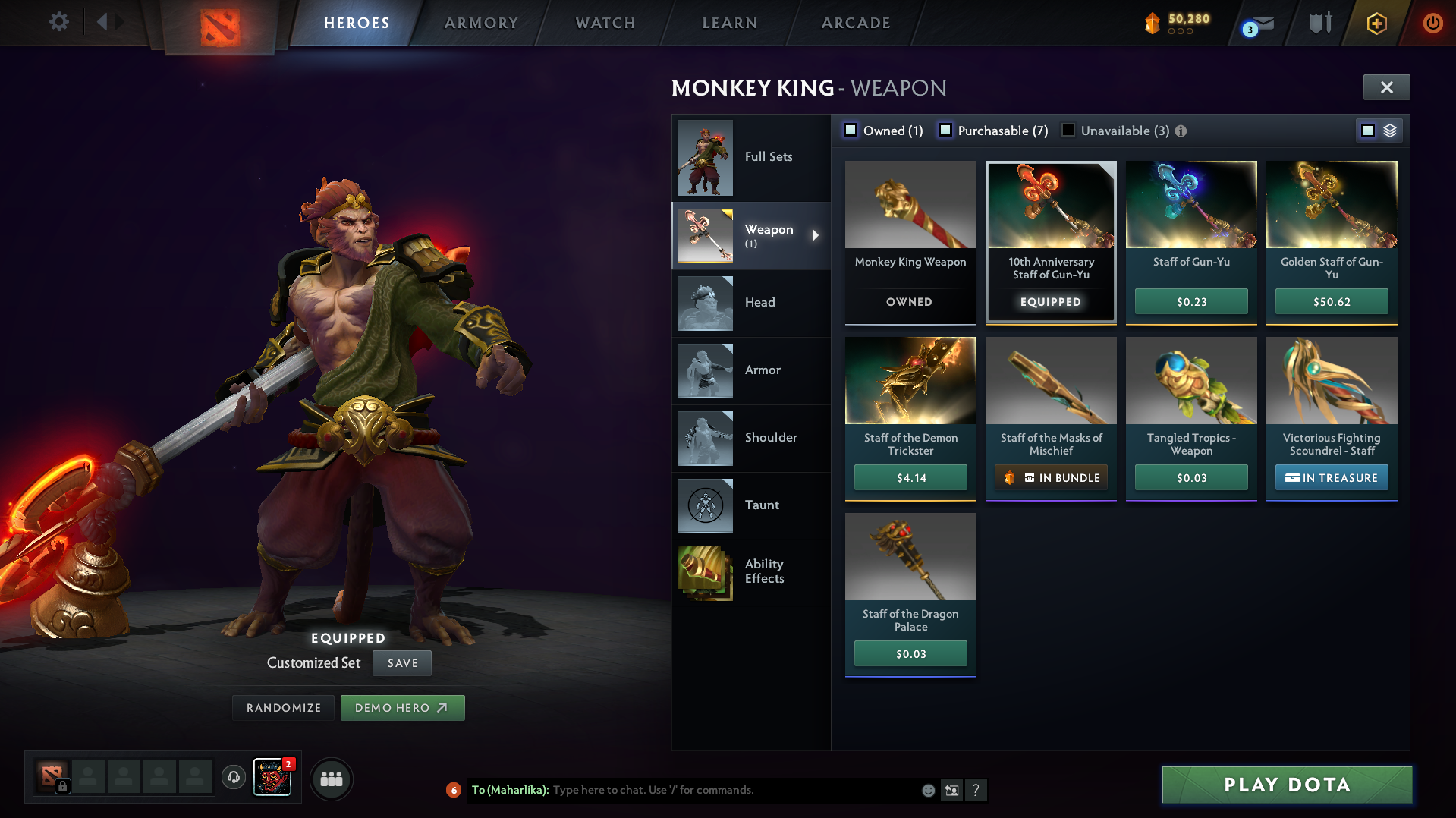Open the Ability Effects category icon
The width and height of the screenshot is (1456, 818).
pyautogui.click(x=705, y=573)
